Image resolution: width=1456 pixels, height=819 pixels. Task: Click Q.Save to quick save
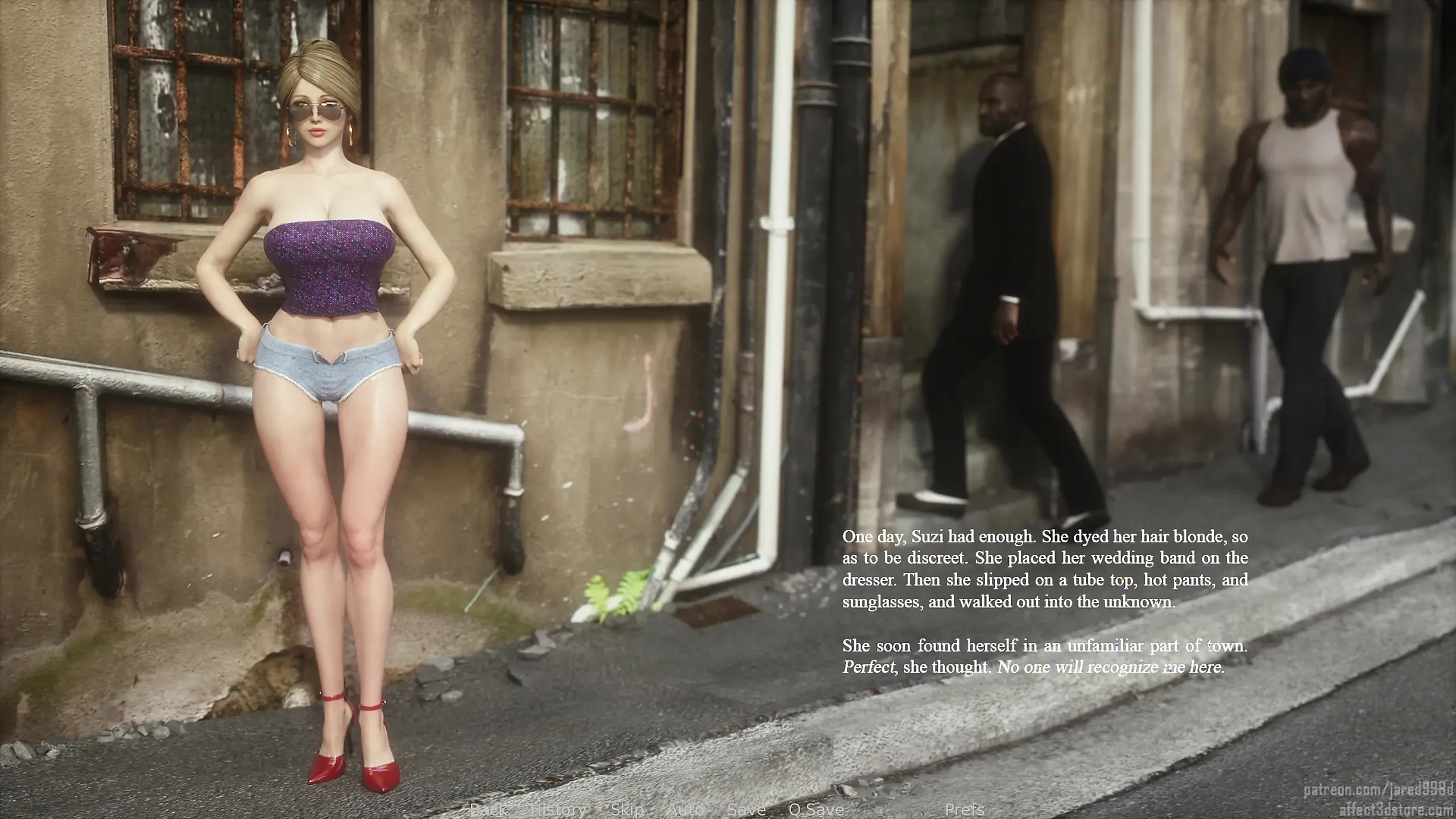pos(816,809)
